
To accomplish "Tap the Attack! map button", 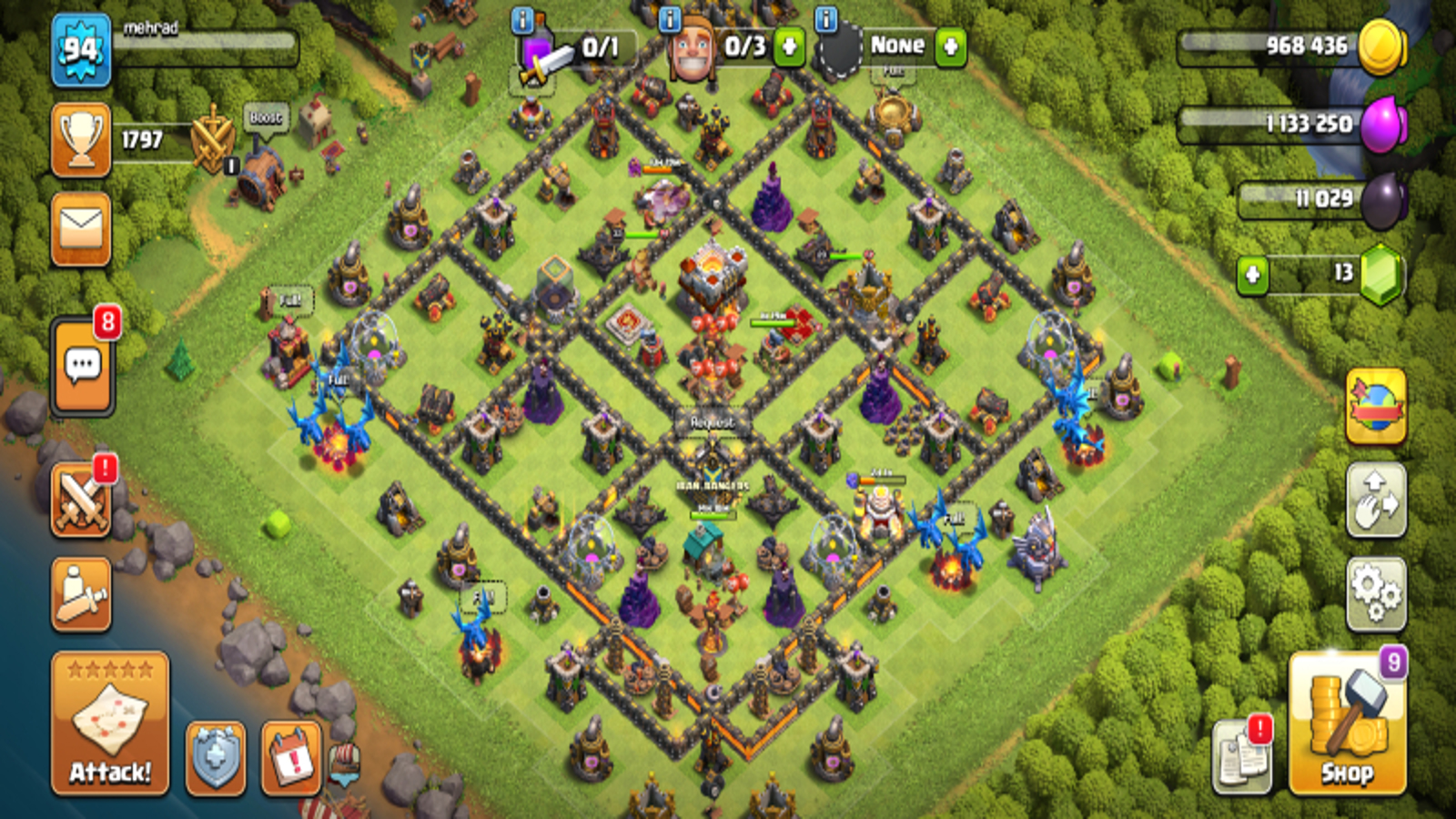I will (110, 723).
